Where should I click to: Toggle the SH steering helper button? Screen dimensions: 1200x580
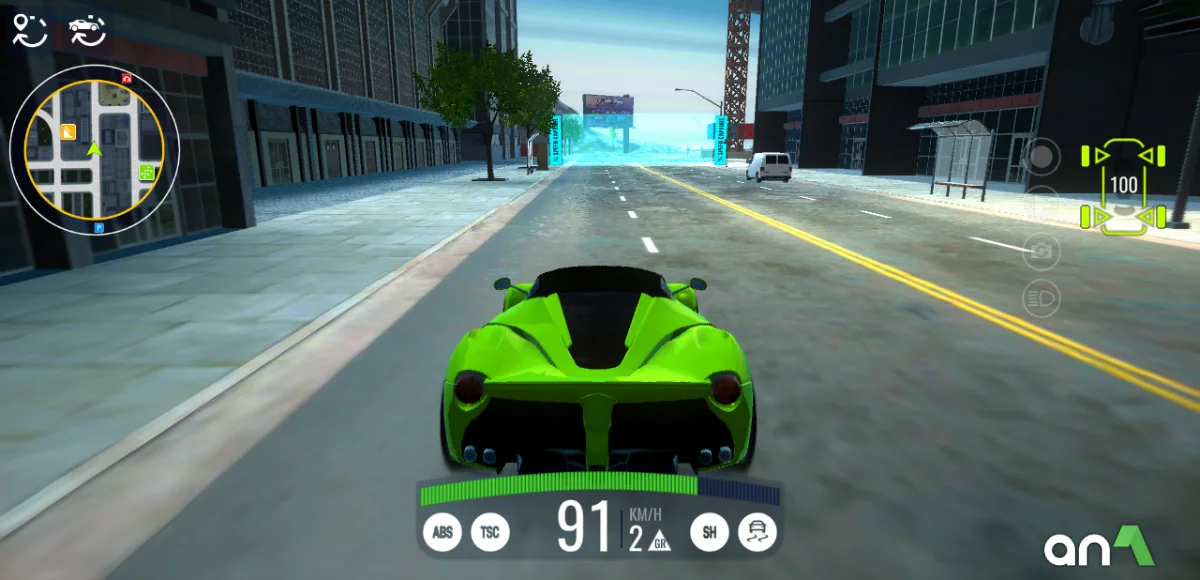click(x=709, y=533)
